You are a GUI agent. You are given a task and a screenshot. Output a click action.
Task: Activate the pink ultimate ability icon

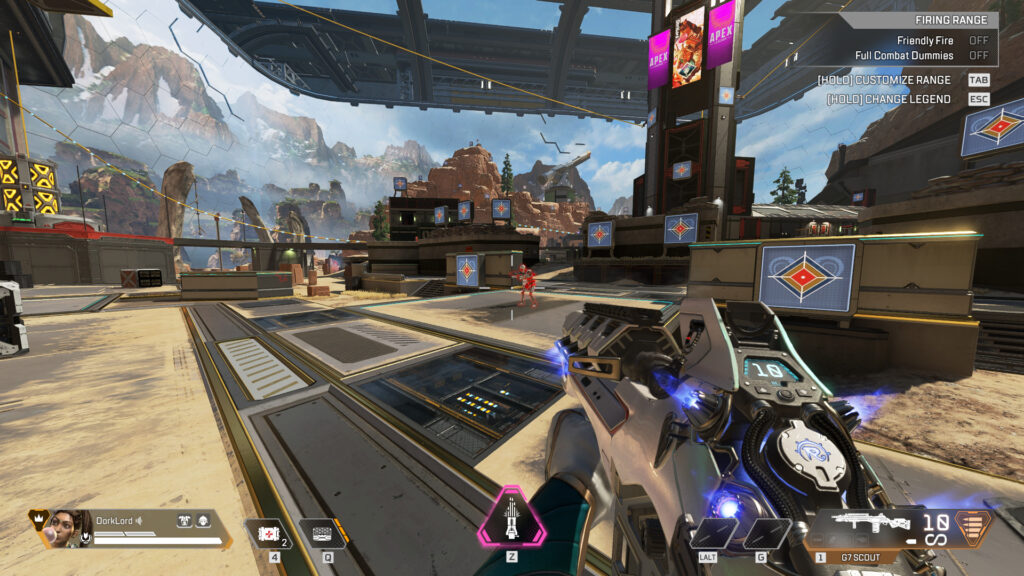(x=512, y=516)
